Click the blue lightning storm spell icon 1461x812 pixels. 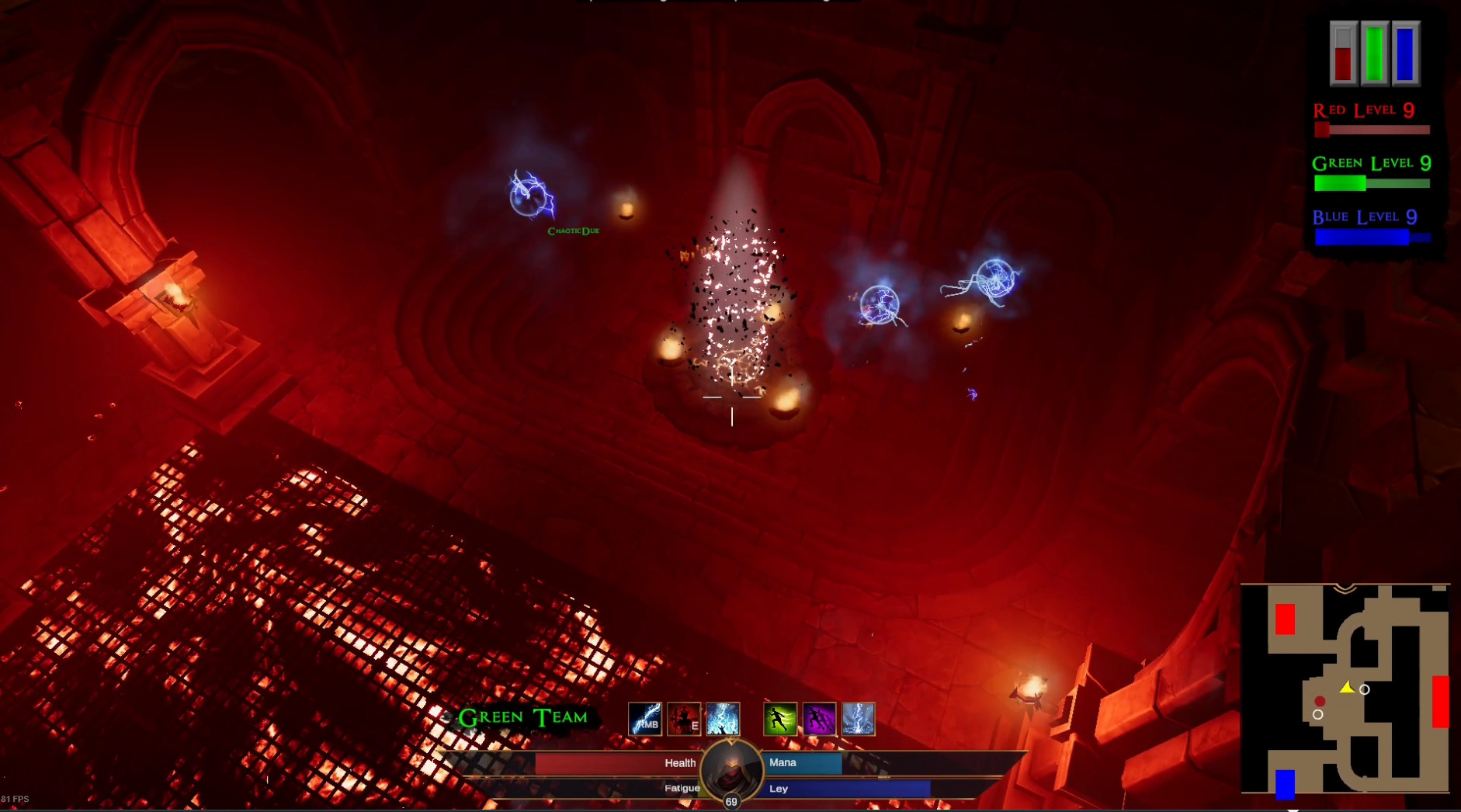coord(722,718)
